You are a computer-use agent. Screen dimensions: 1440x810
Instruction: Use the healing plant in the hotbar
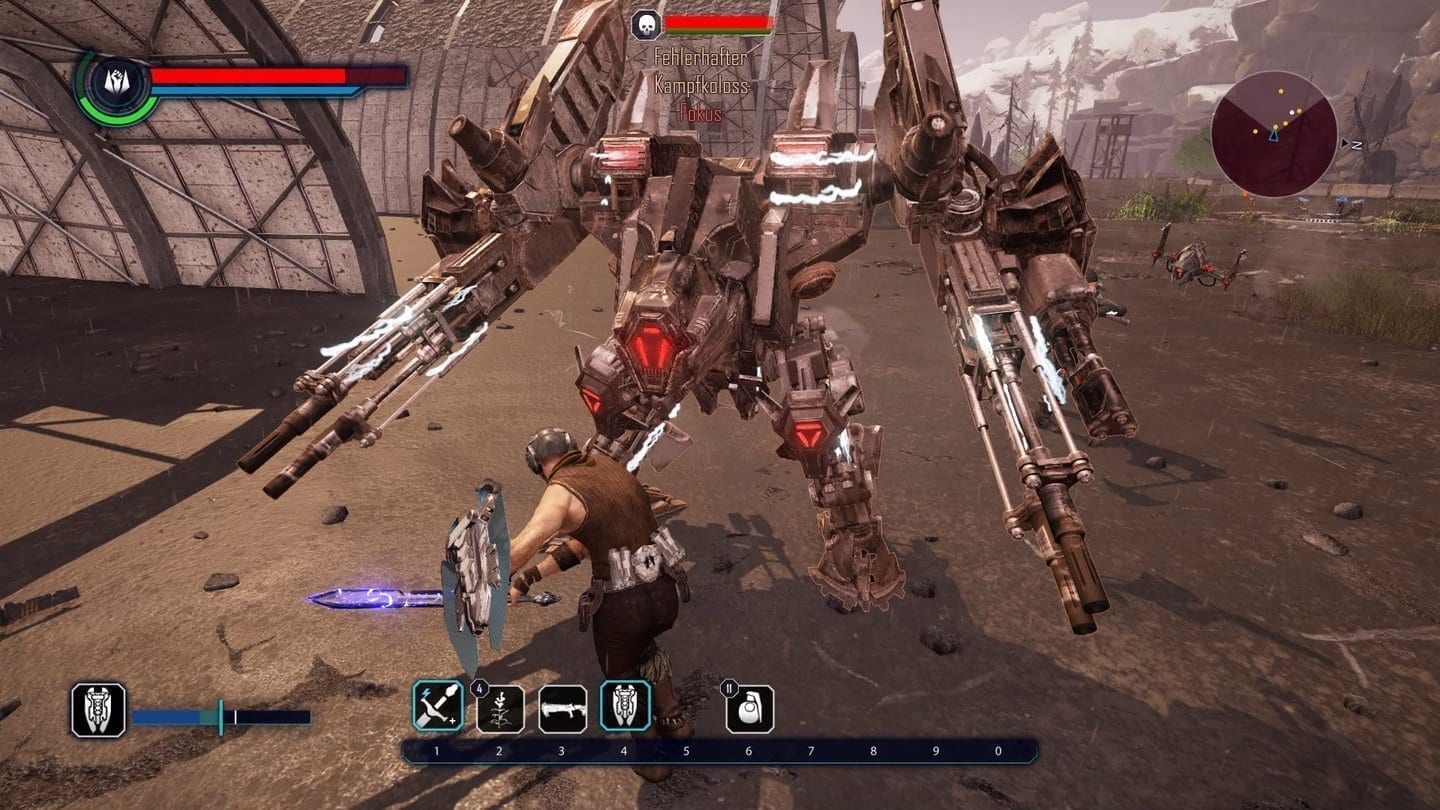click(500, 708)
